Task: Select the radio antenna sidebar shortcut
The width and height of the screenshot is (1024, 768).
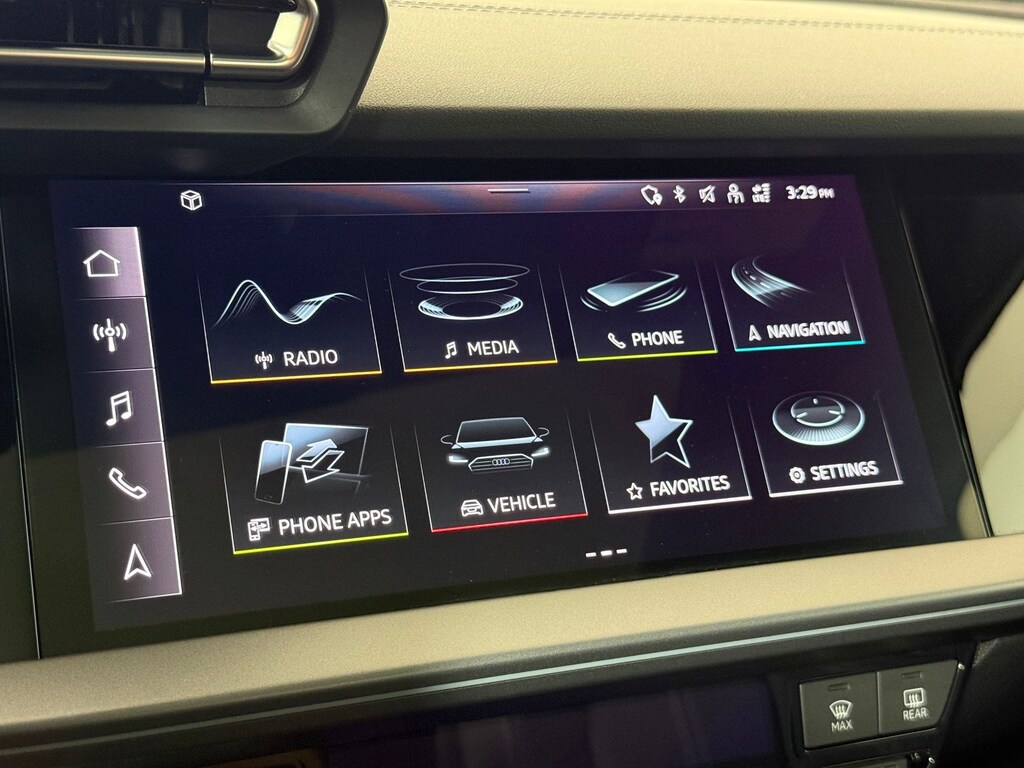Action: tap(109, 333)
